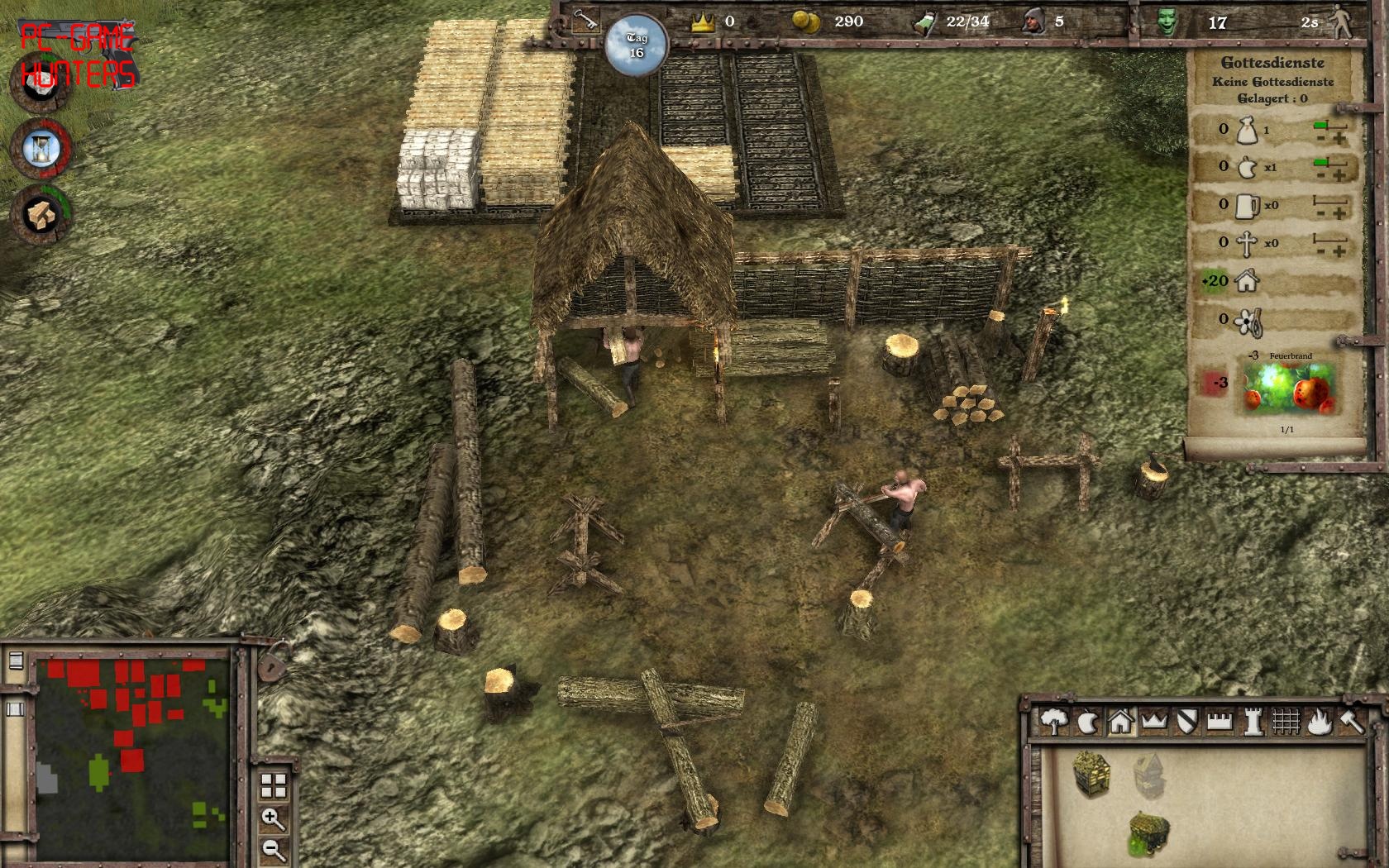Select the flame category tab
This screenshot has width=1389, height=868.
(x=1320, y=722)
